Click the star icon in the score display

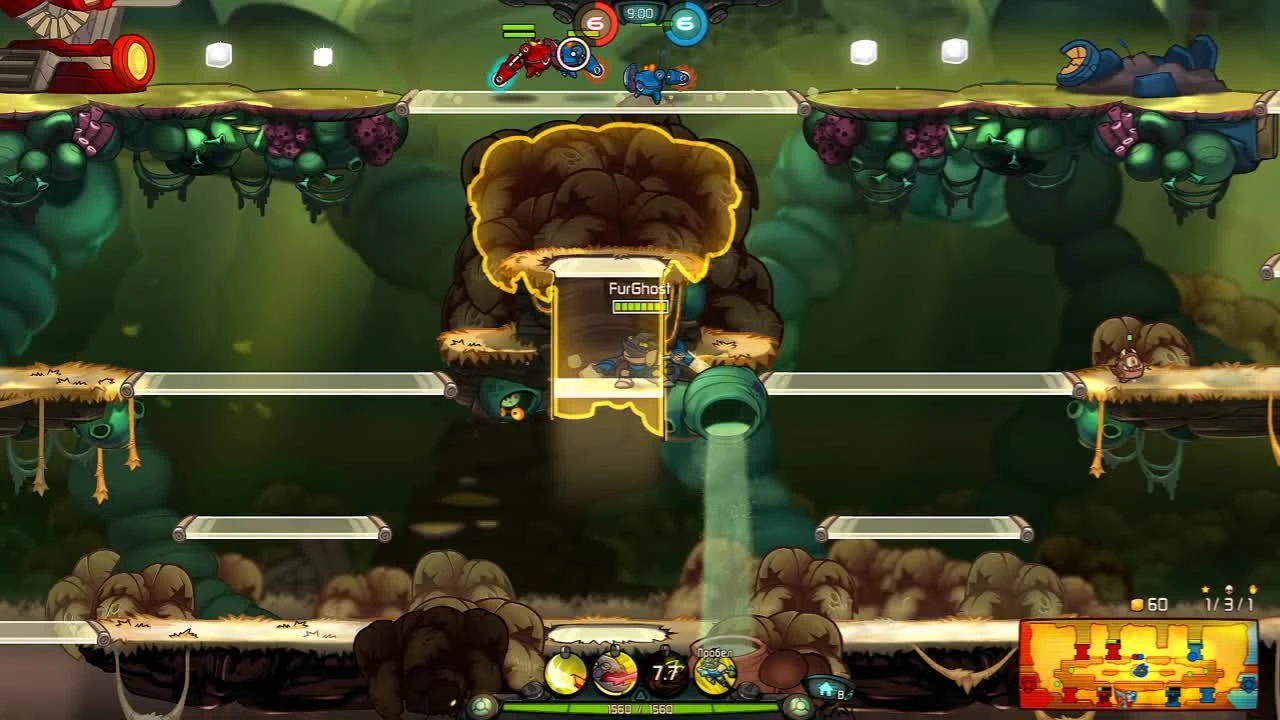click(1205, 589)
